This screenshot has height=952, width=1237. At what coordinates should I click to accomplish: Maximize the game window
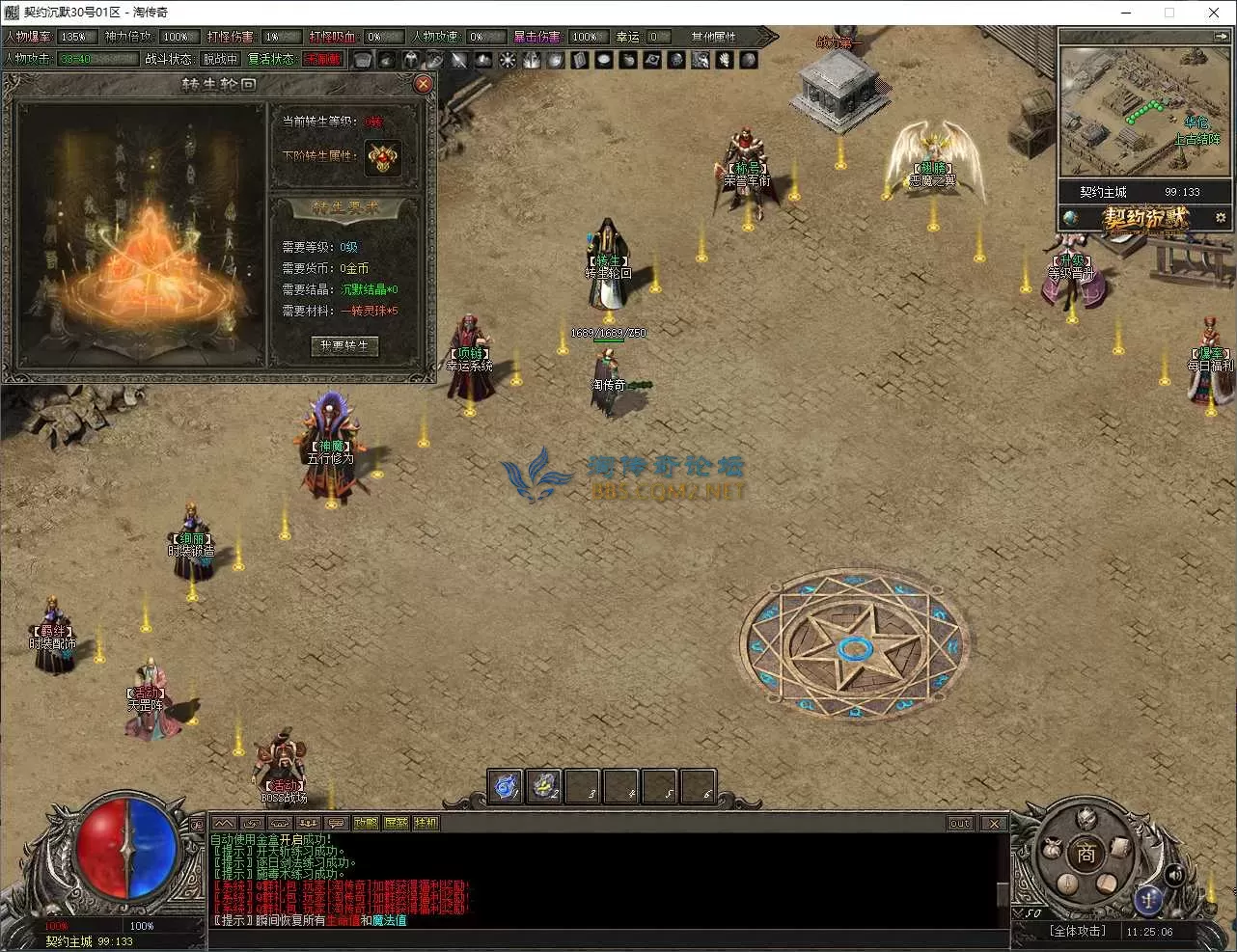point(1169,13)
